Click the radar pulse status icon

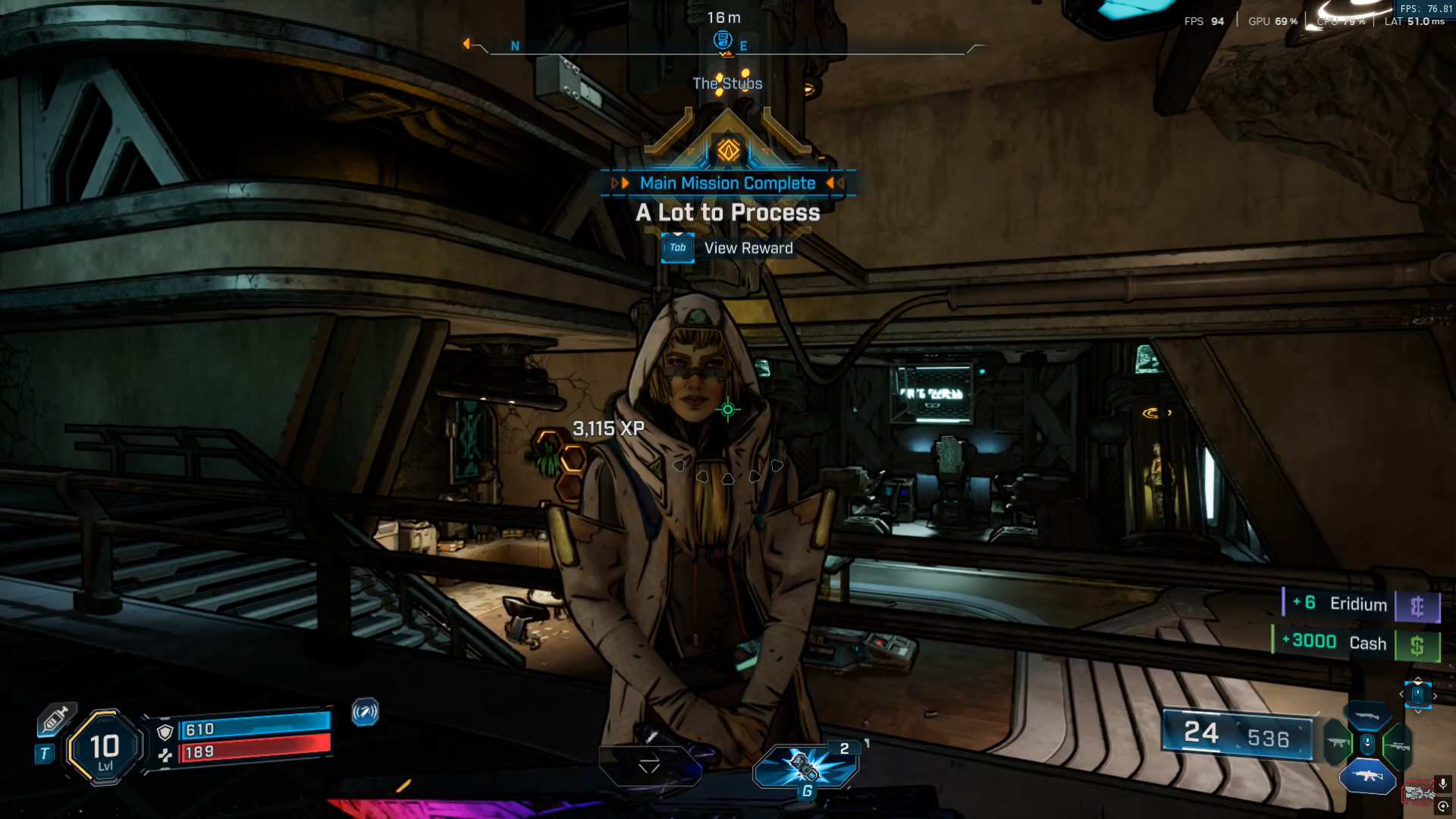(x=365, y=712)
